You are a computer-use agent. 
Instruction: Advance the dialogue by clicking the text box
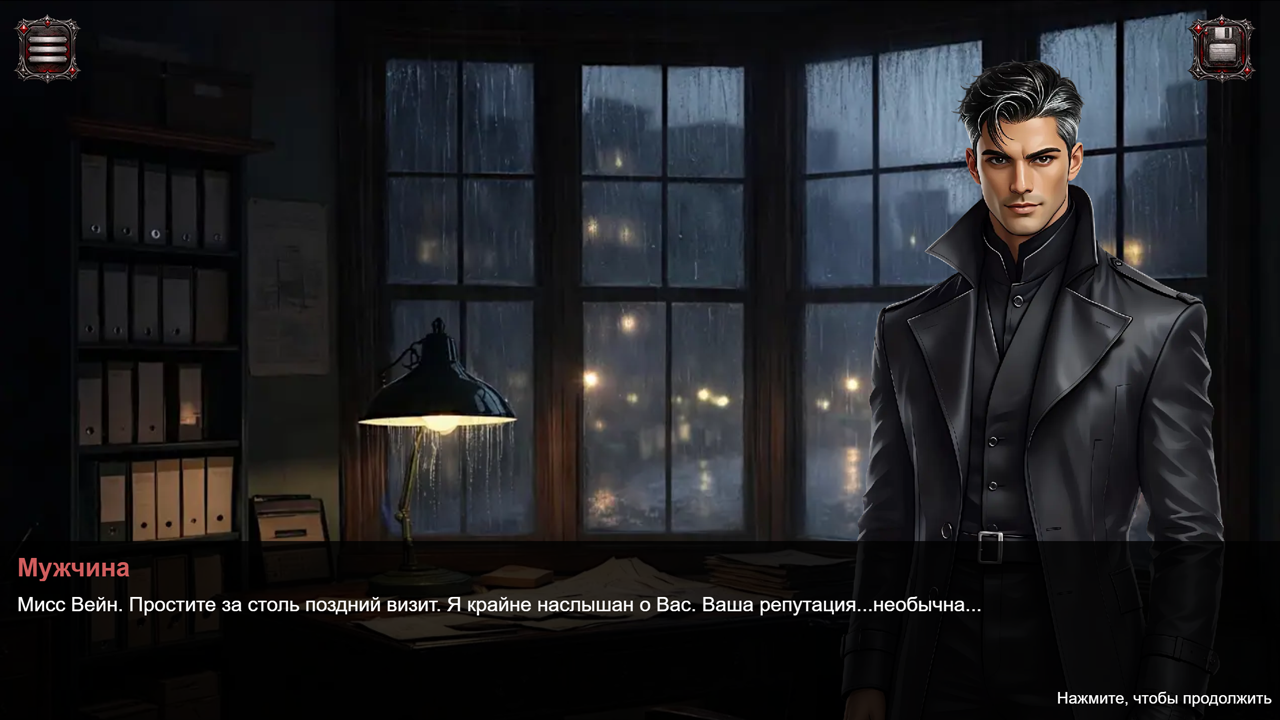click(x=640, y=600)
